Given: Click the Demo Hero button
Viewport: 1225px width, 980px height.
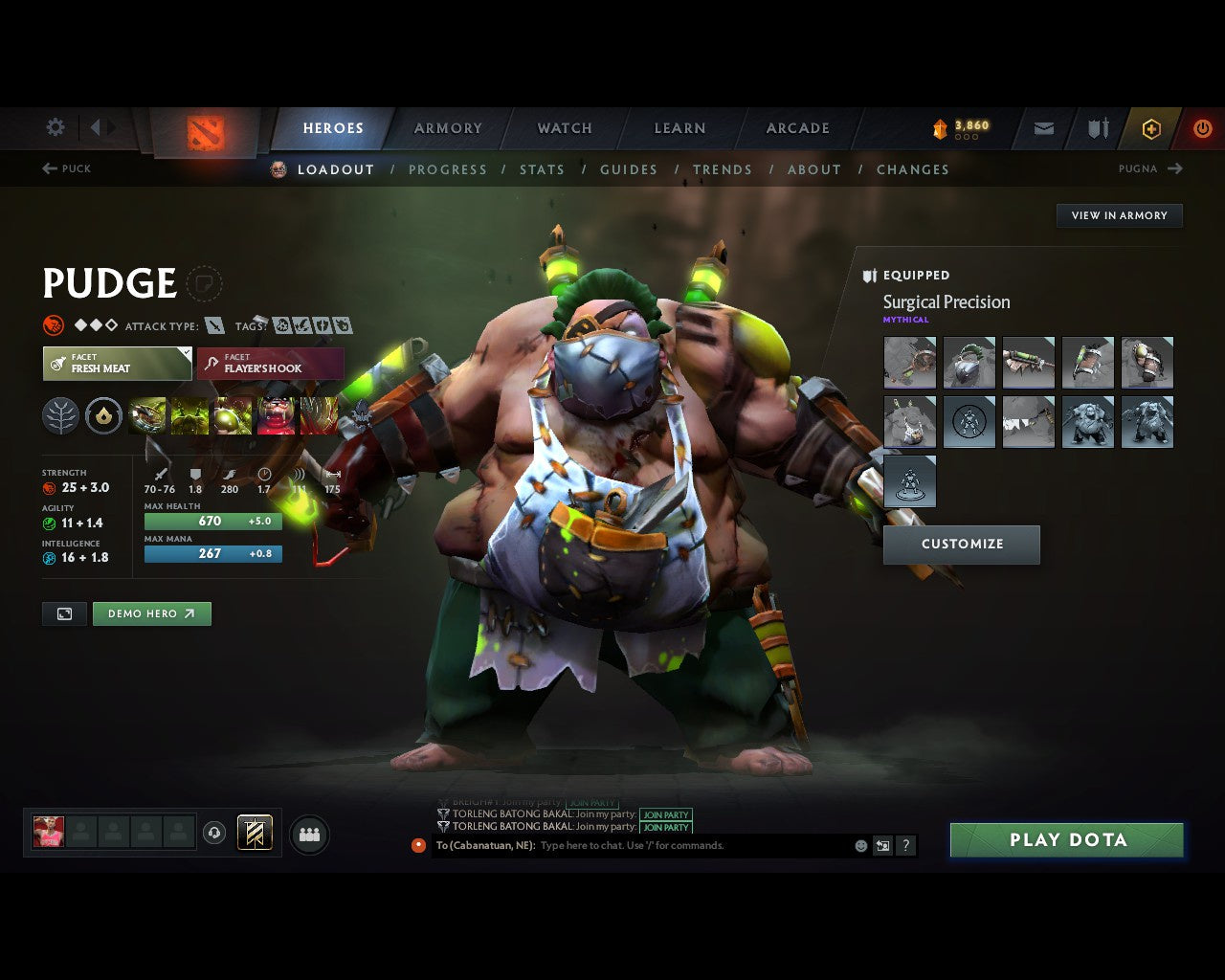Looking at the screenshot, I should [x=152, y=613].
